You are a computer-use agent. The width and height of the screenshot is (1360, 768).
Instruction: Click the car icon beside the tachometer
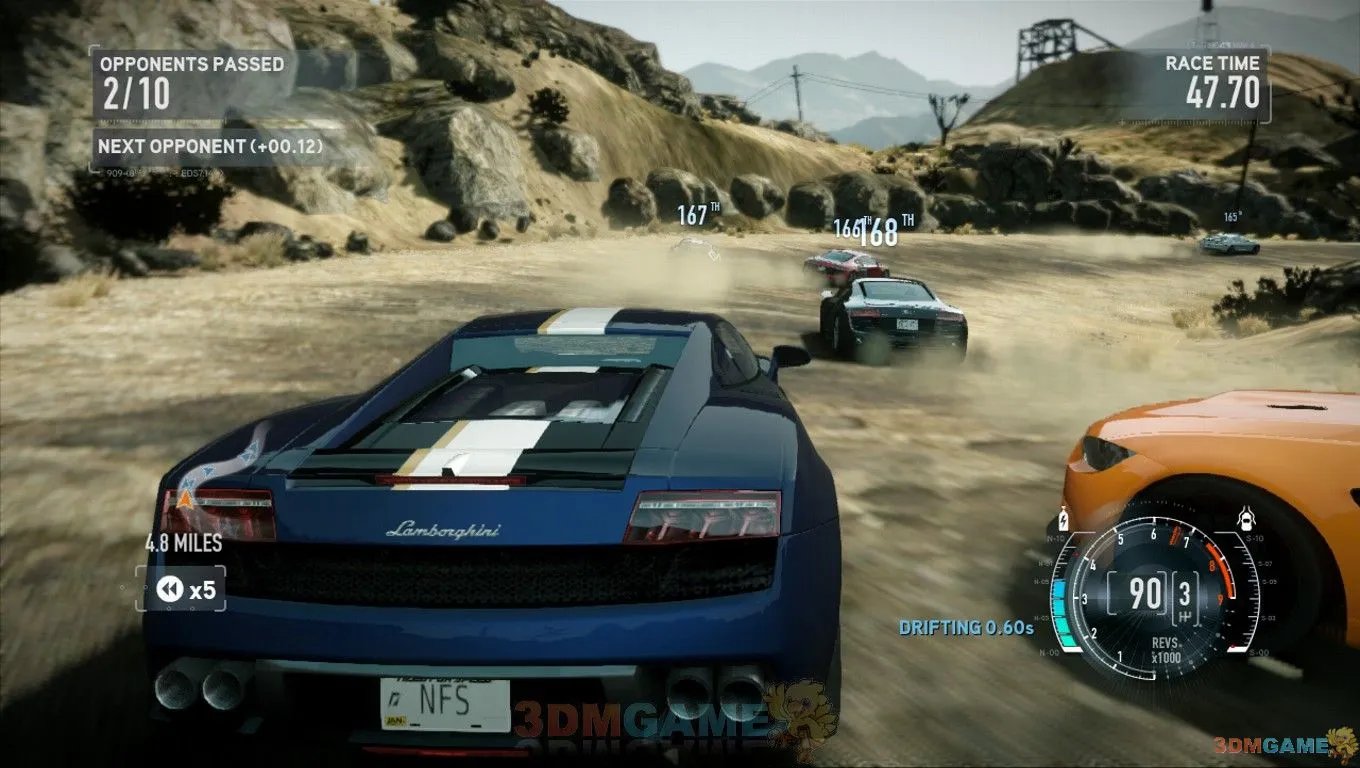(1246, 519)
